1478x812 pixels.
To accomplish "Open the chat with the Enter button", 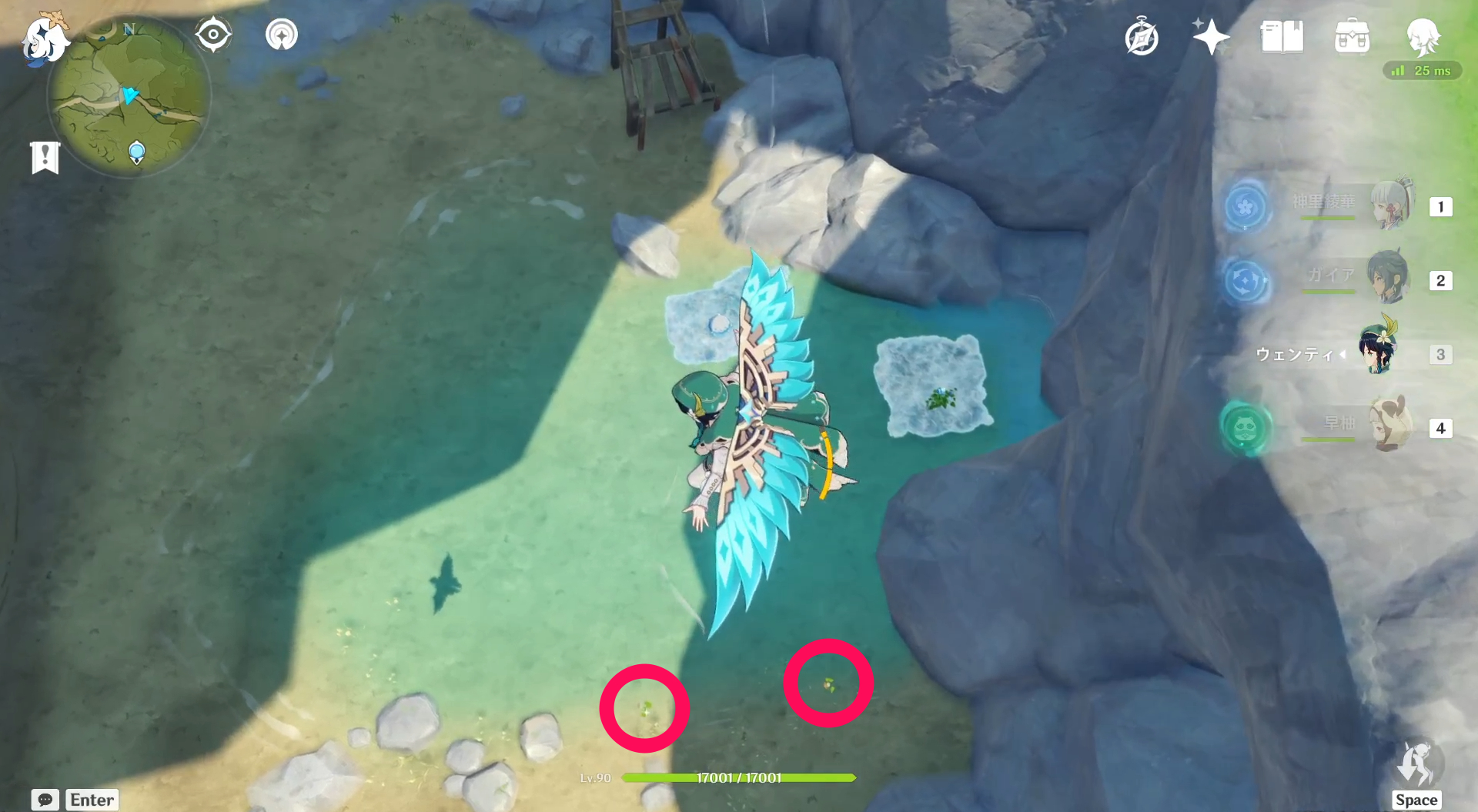I will point(91,800).
